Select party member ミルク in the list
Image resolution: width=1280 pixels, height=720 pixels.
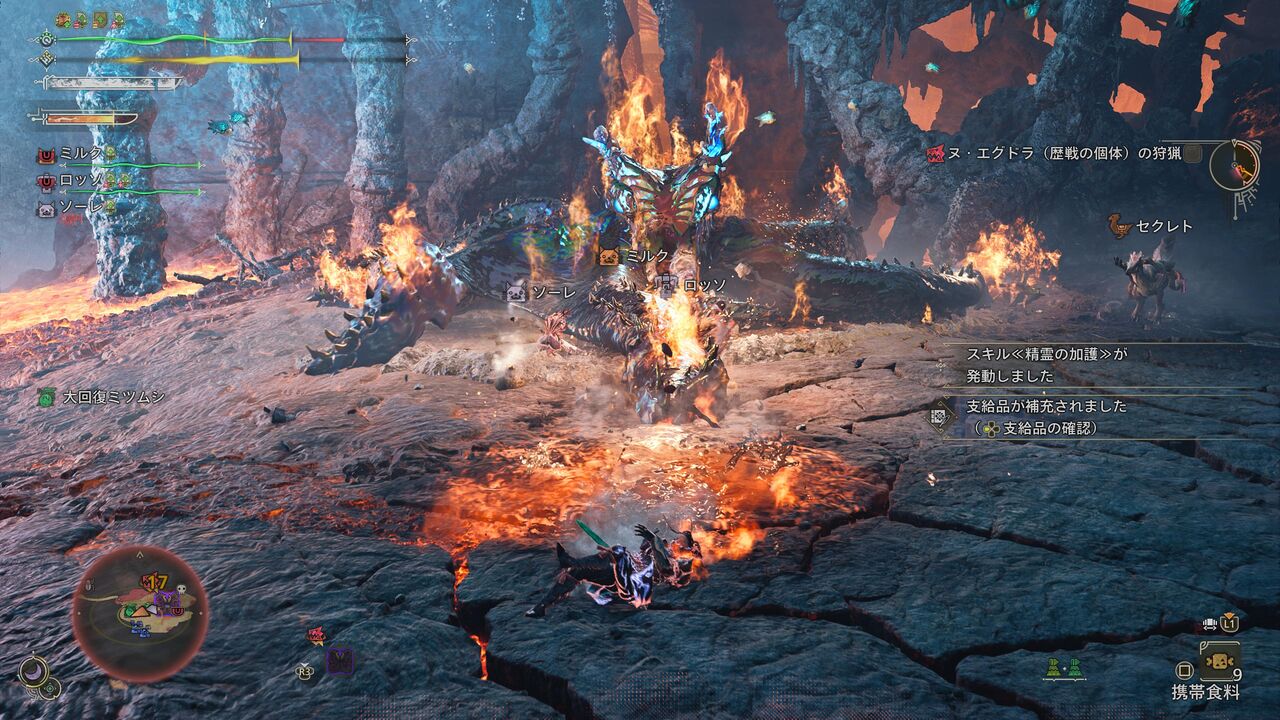[80, 153]
